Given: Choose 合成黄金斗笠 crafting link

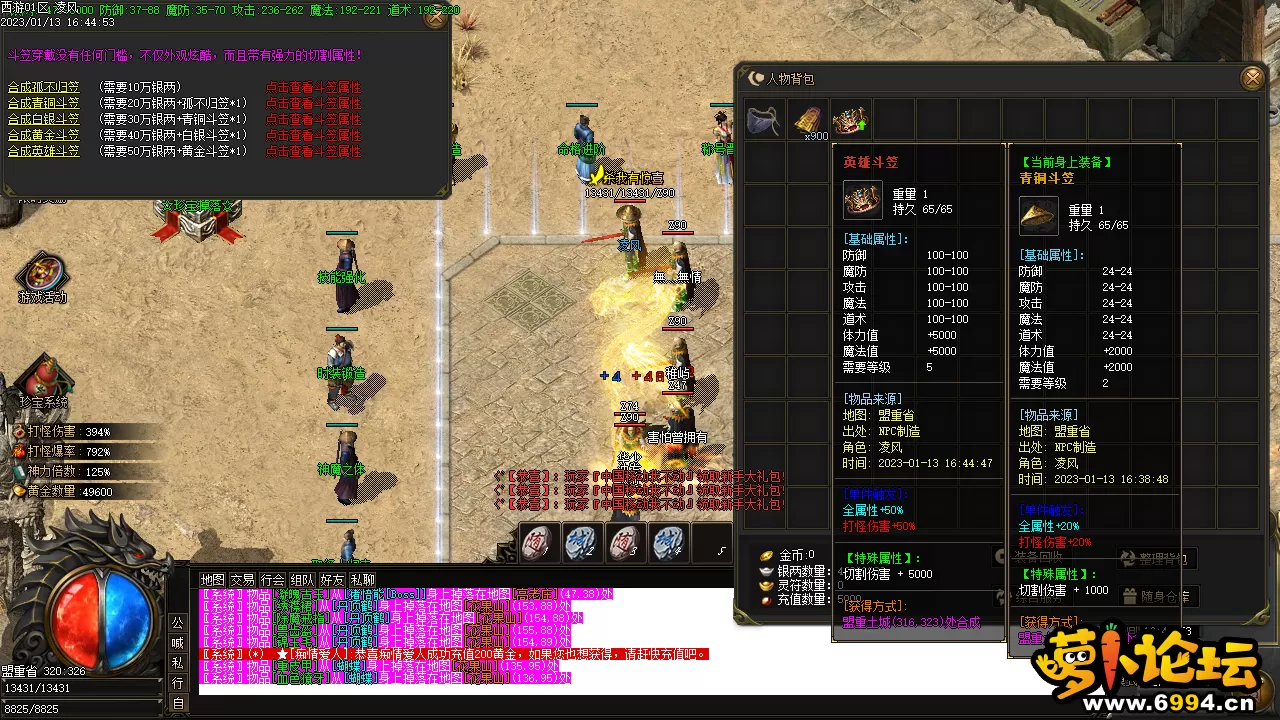Looking at the screenshot, I should 44,136.
